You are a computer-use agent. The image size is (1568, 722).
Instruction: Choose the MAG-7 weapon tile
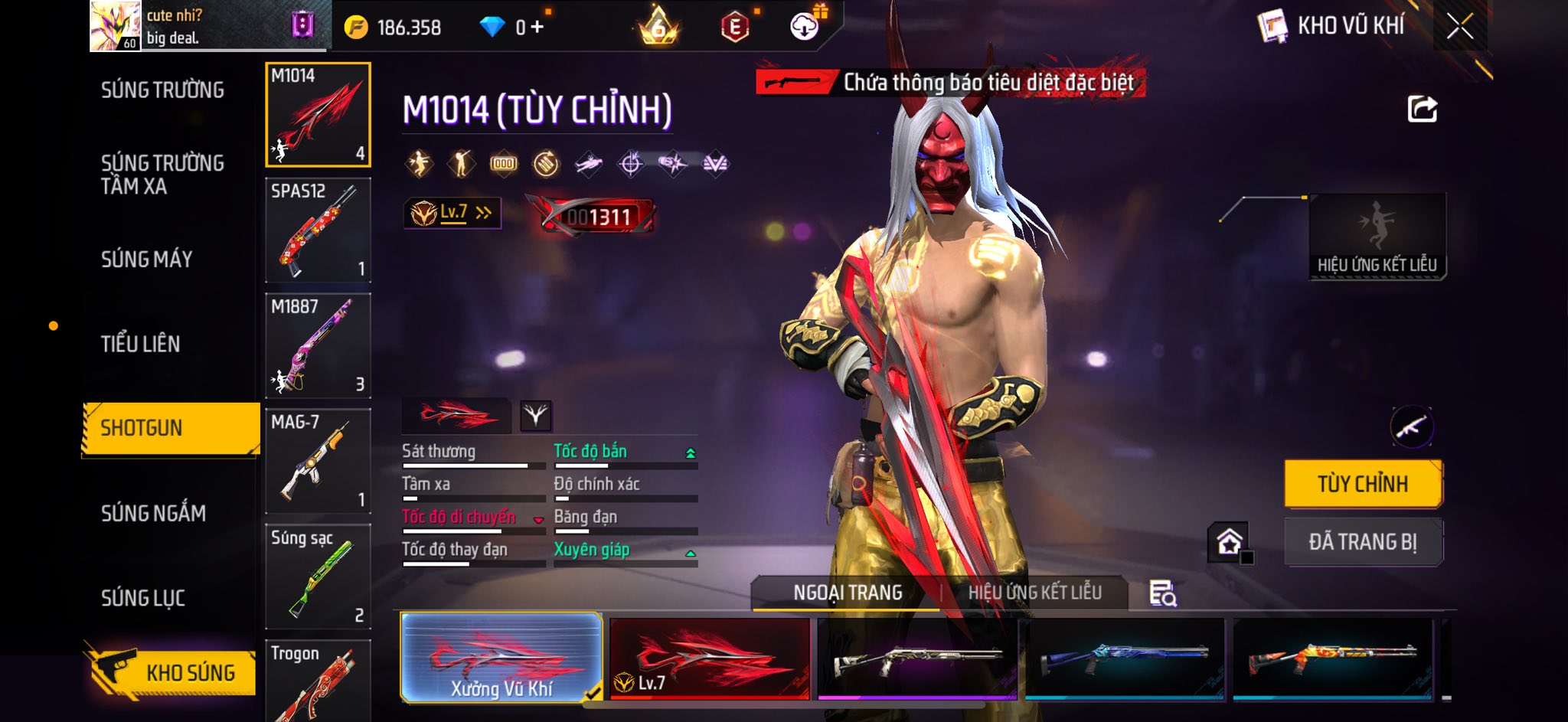318,461
